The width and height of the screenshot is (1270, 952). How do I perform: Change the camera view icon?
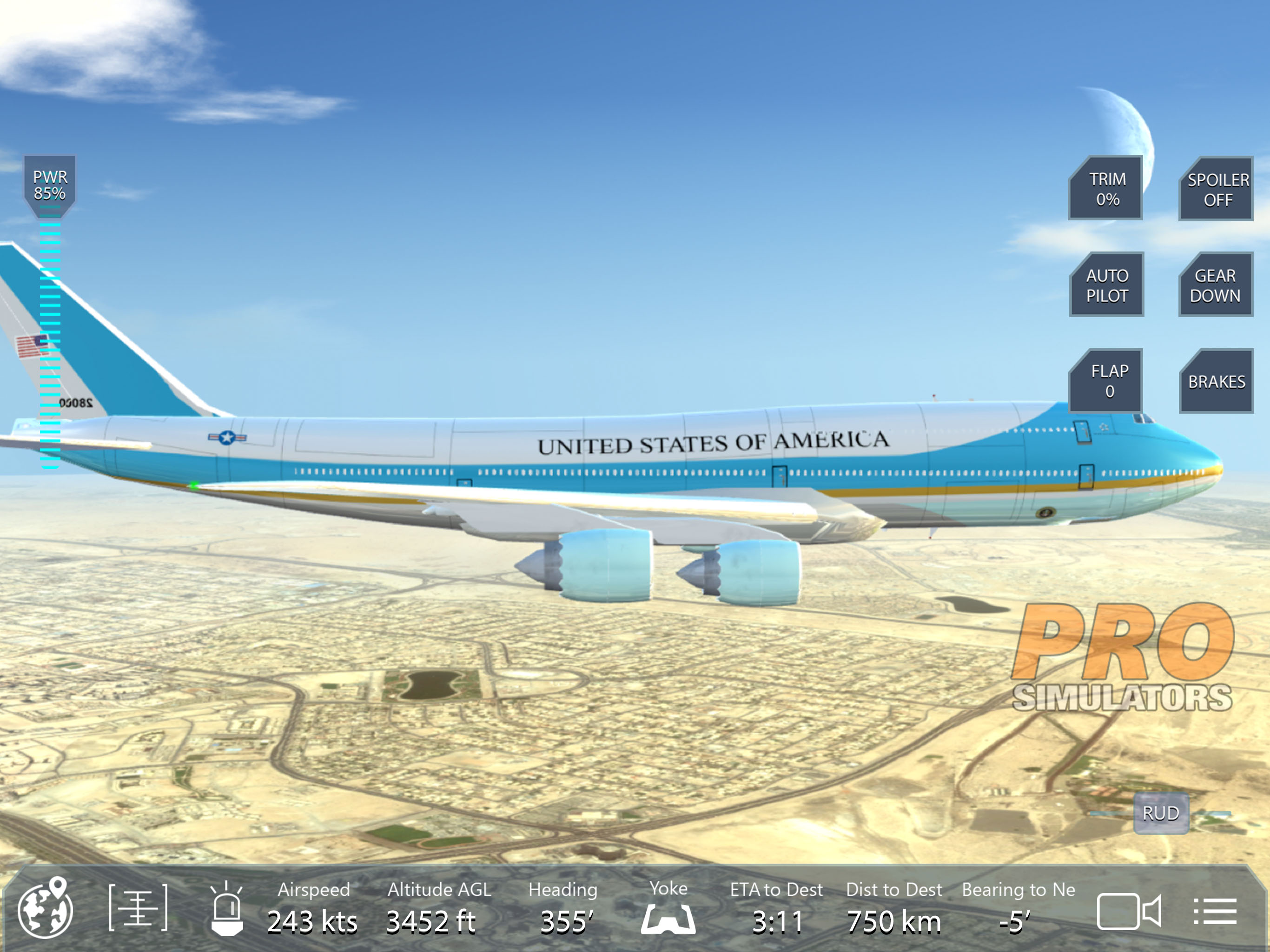click(x=1128, y=911)
